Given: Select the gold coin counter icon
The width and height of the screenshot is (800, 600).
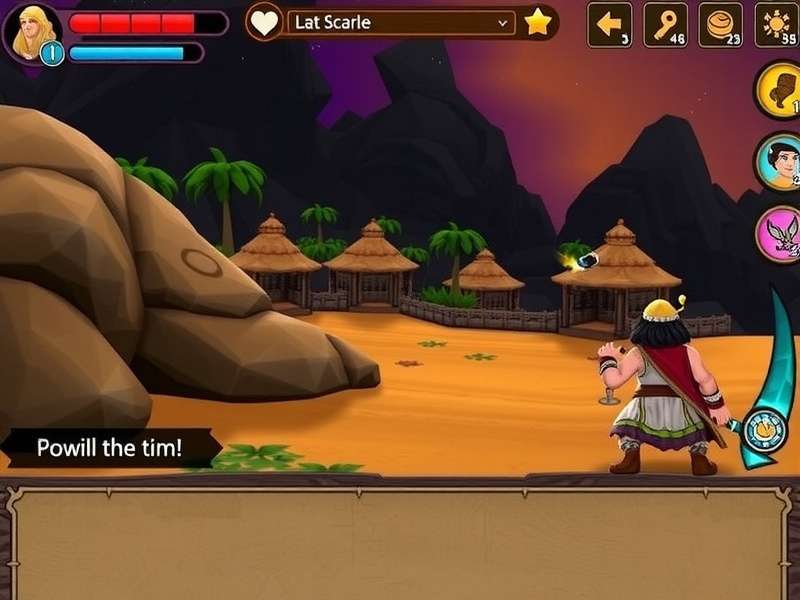Looking at the screenshot, I should click(720, 24).
